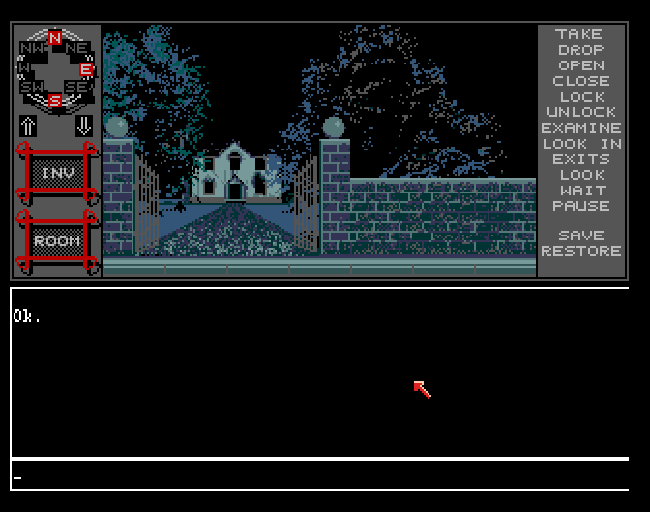
Task: Choose RESTORE to load a game
Action: (581, 251)
